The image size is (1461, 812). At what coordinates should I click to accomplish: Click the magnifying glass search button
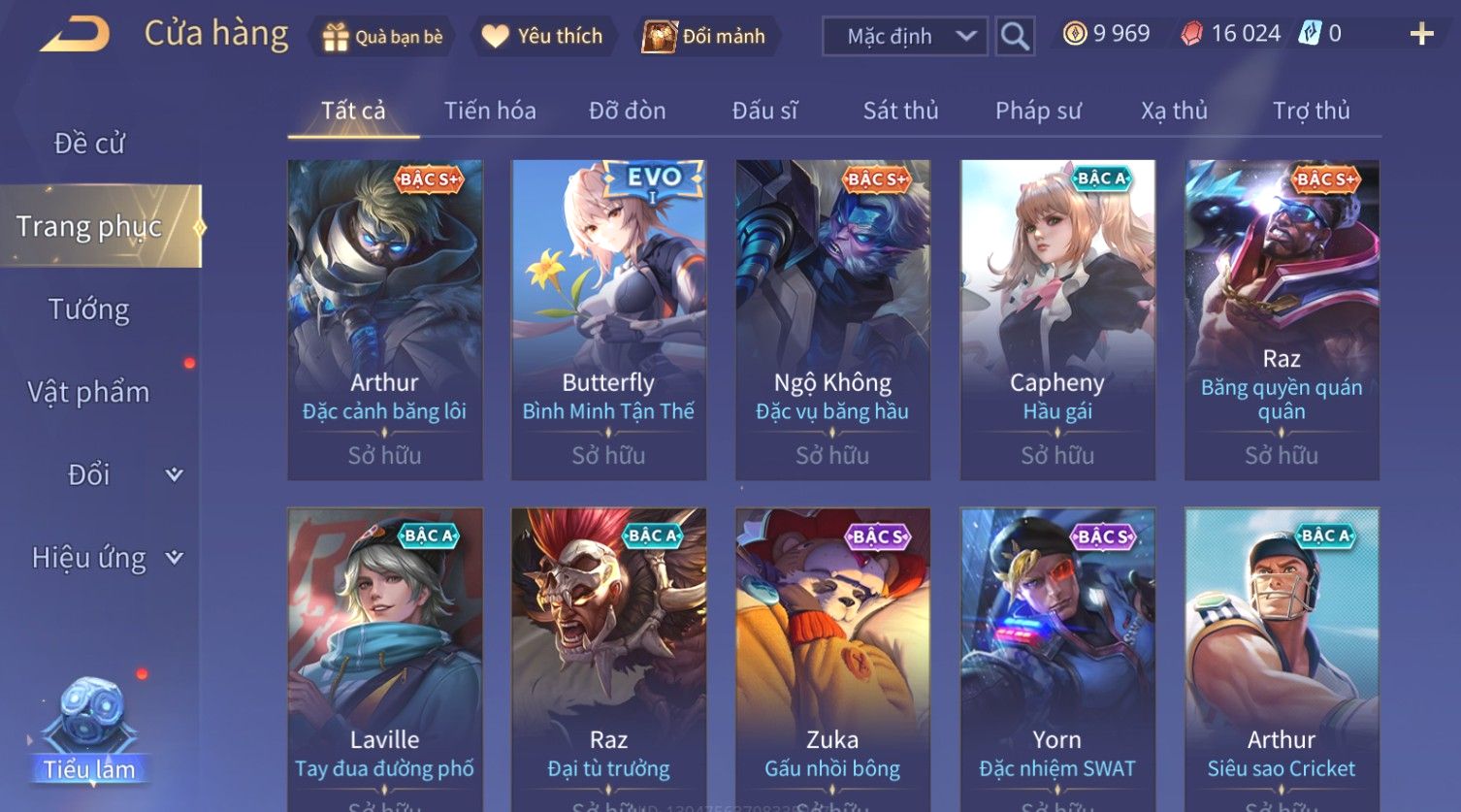coord(1015,37)
